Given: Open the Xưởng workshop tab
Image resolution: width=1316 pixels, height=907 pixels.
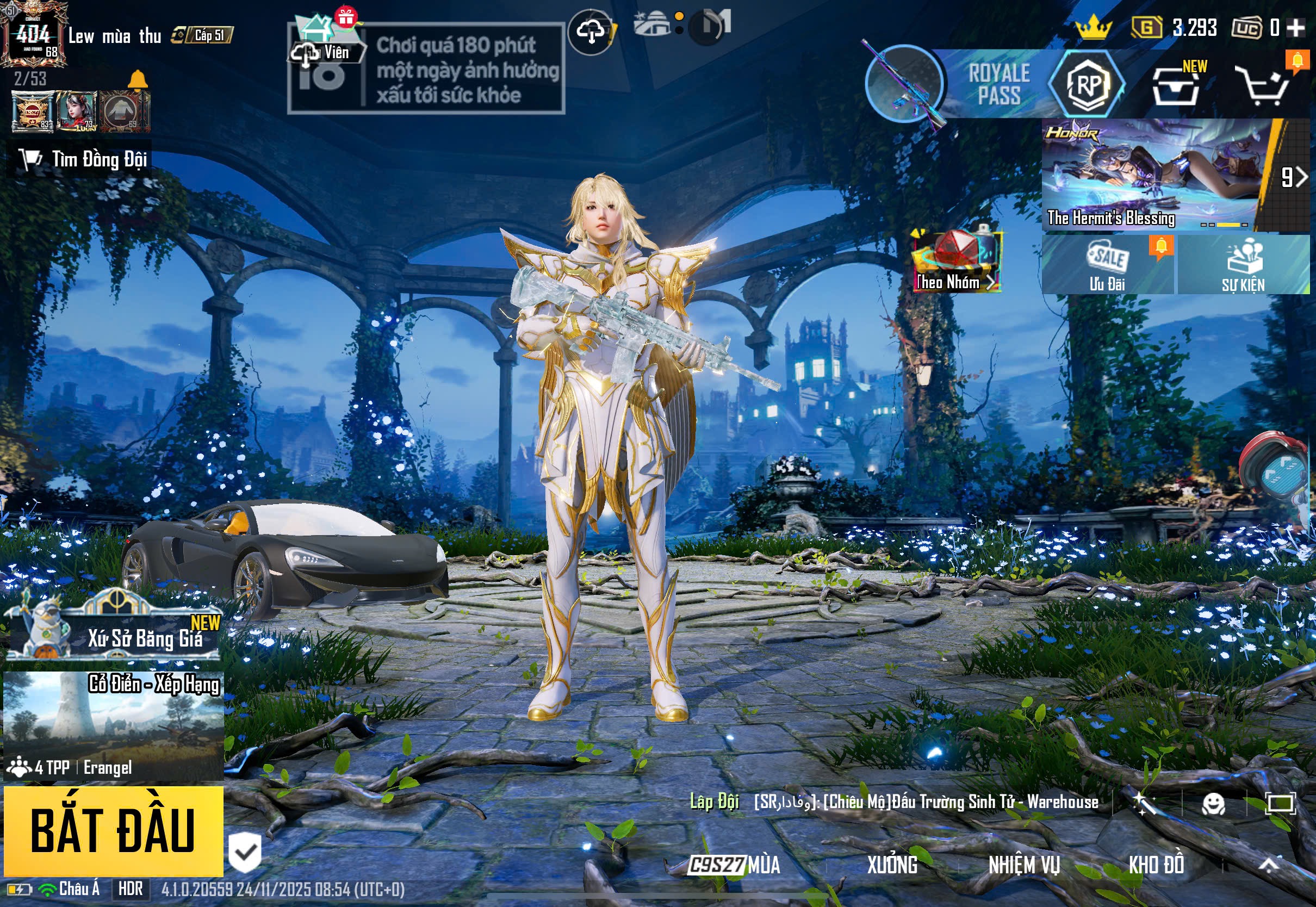Looking at the screenshot, I should pos(892,866).
